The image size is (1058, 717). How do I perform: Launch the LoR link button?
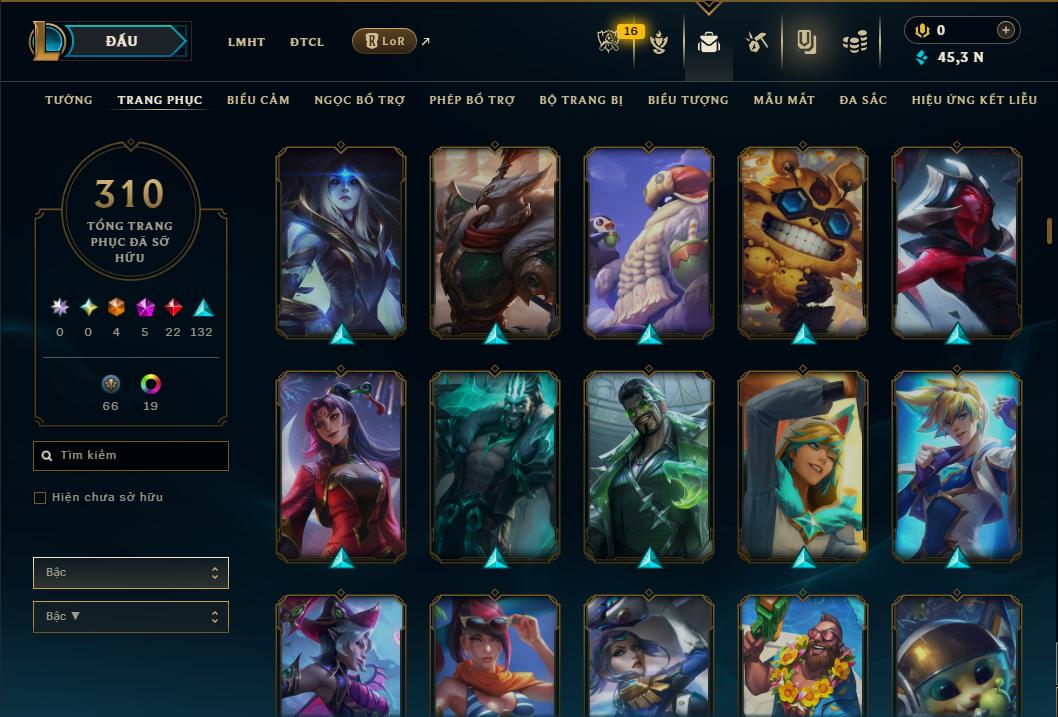(x=385, y=41)
